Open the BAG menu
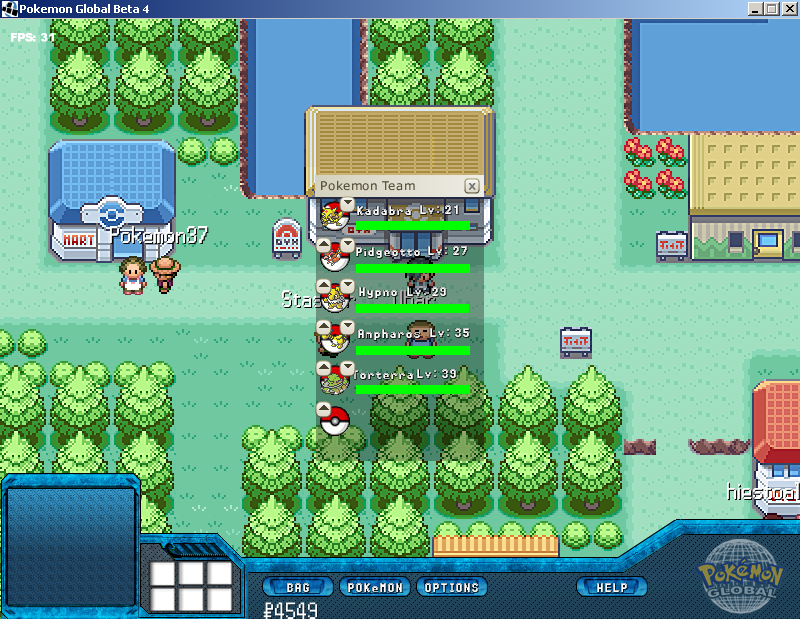 pos(297,587)
